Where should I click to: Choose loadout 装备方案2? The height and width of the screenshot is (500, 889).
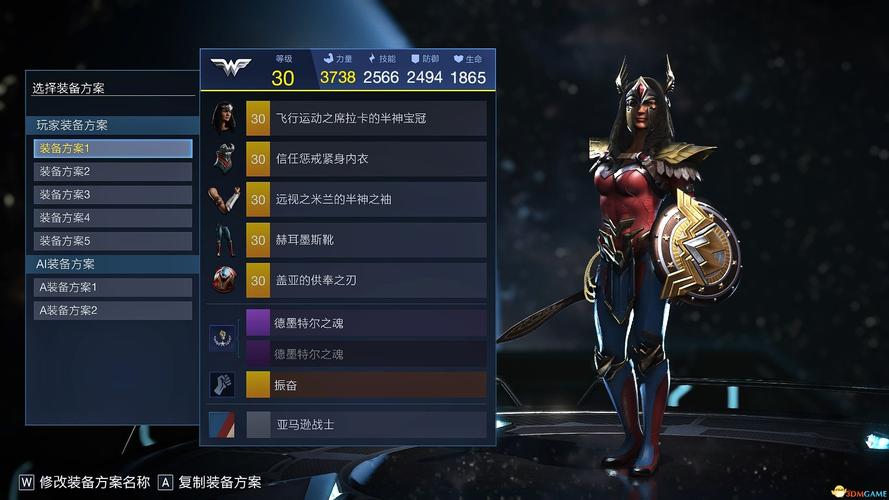(112, 171)
